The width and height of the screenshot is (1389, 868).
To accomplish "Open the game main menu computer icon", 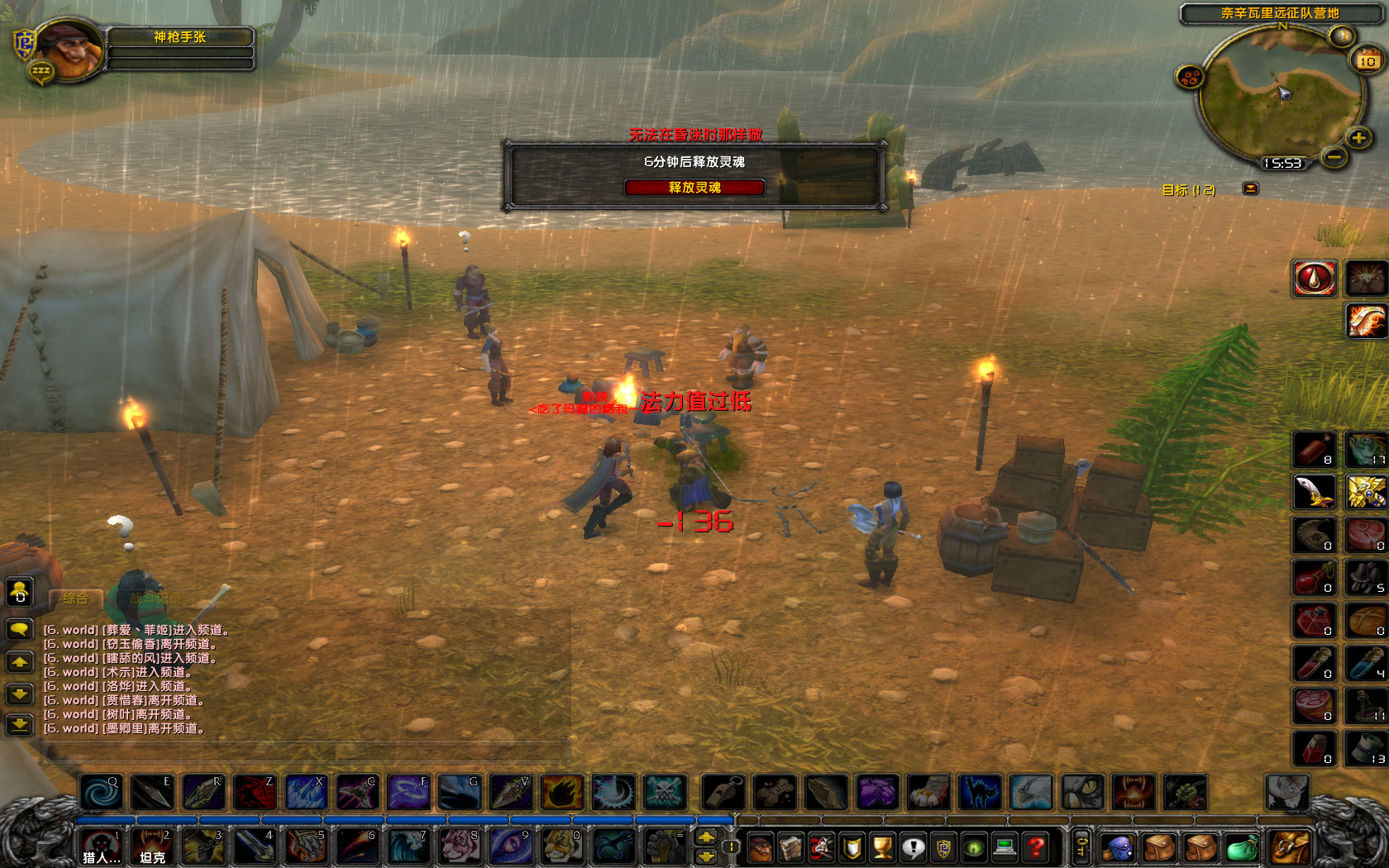I will (1004, 846).
